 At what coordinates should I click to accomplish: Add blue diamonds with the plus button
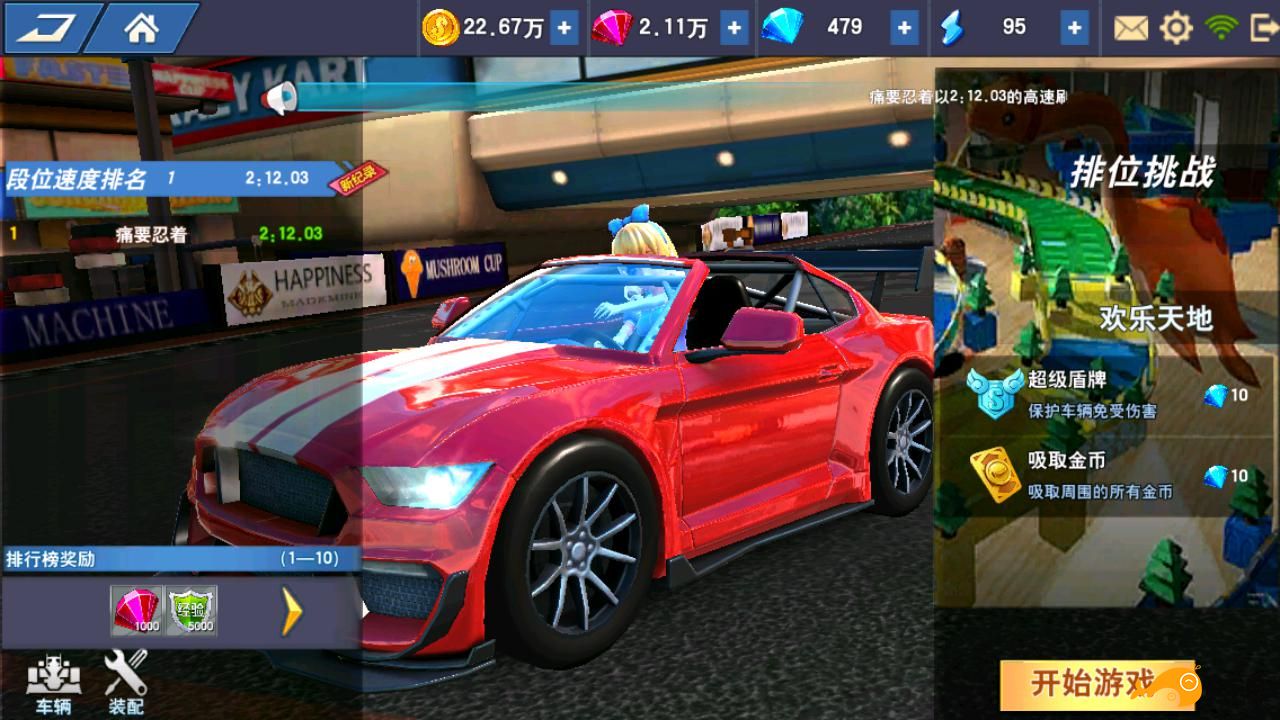click(904, 28)
